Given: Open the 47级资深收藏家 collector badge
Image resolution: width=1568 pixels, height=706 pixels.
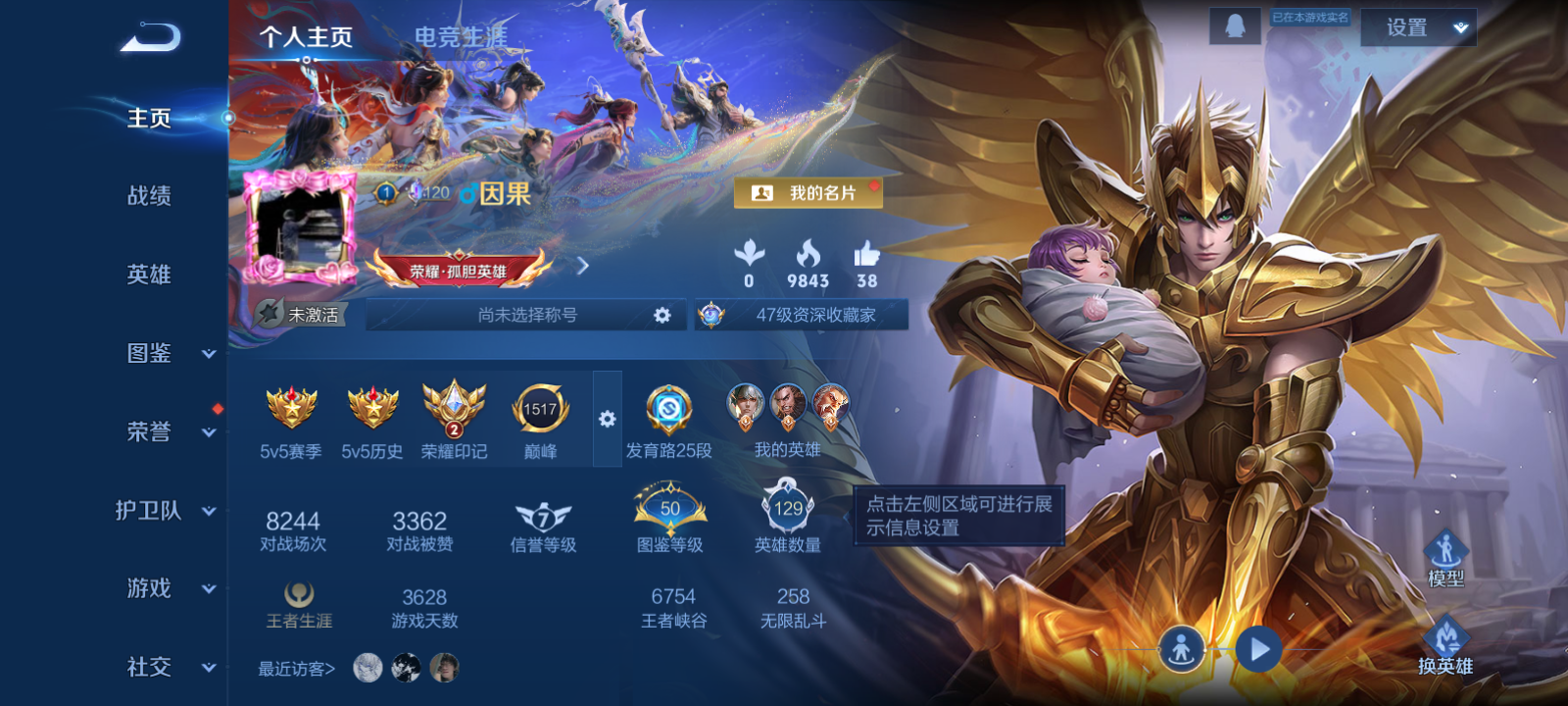Looking at the screenshot, I should (802, 315).
